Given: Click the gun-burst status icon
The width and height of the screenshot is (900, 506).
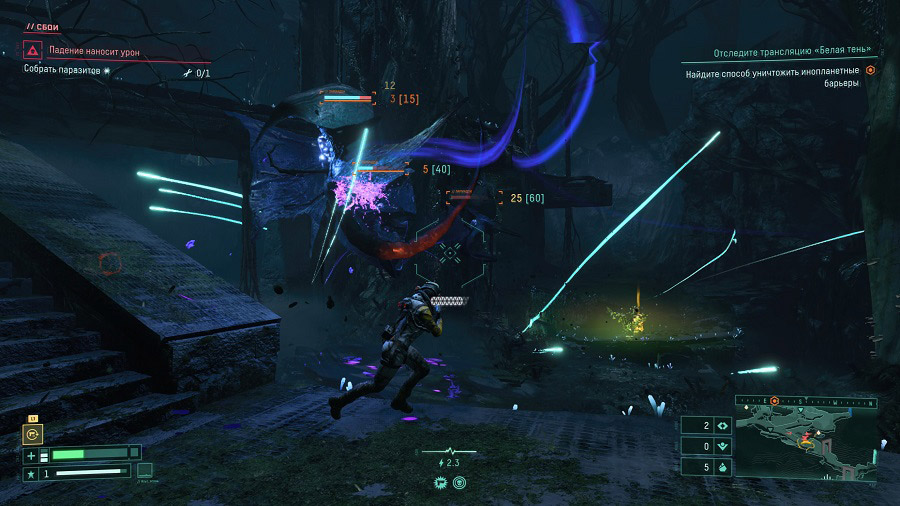Looking at the screenshot, I should (x=440, y=482).
